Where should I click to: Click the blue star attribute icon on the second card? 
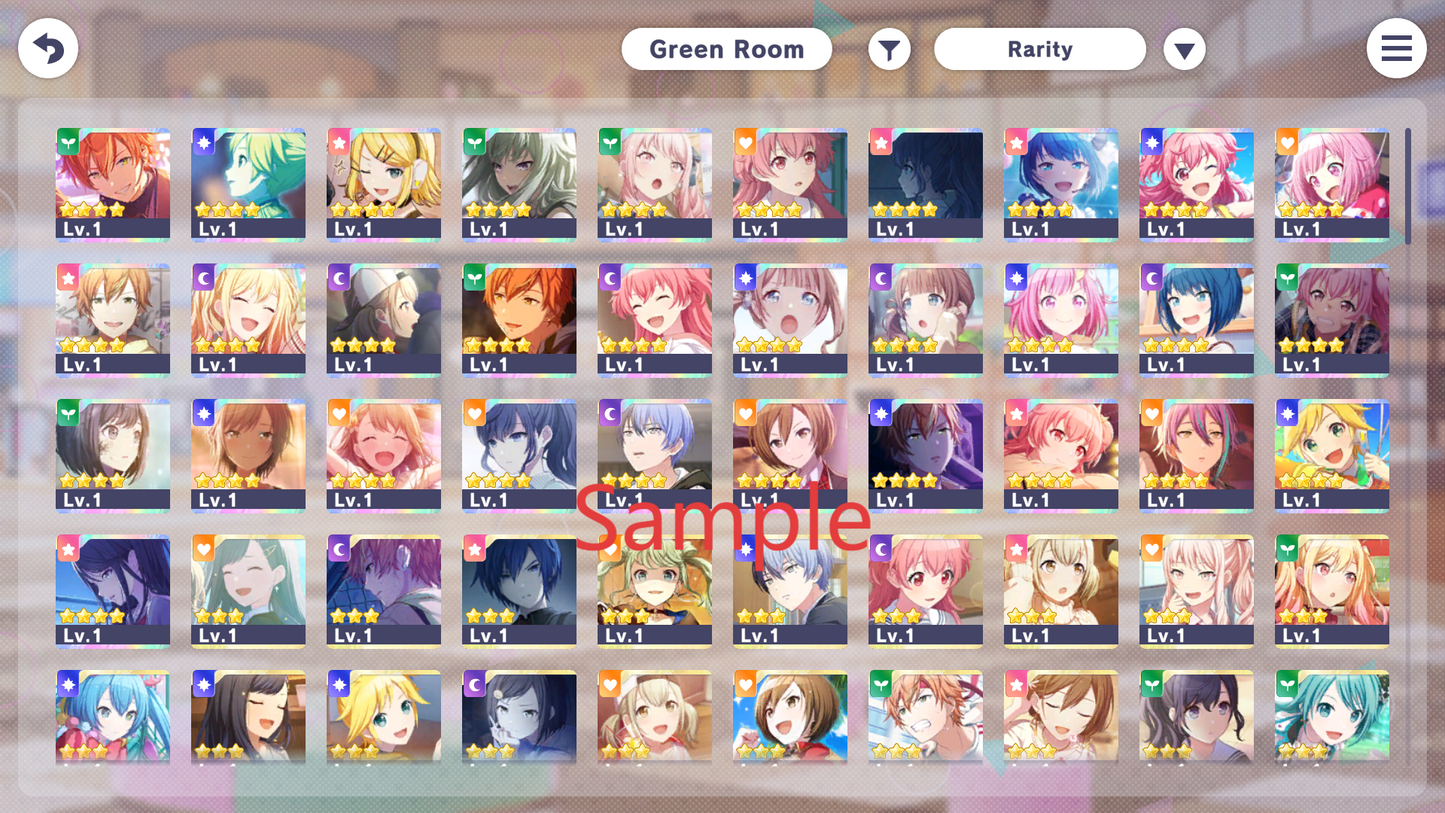(x=202, y=141)
